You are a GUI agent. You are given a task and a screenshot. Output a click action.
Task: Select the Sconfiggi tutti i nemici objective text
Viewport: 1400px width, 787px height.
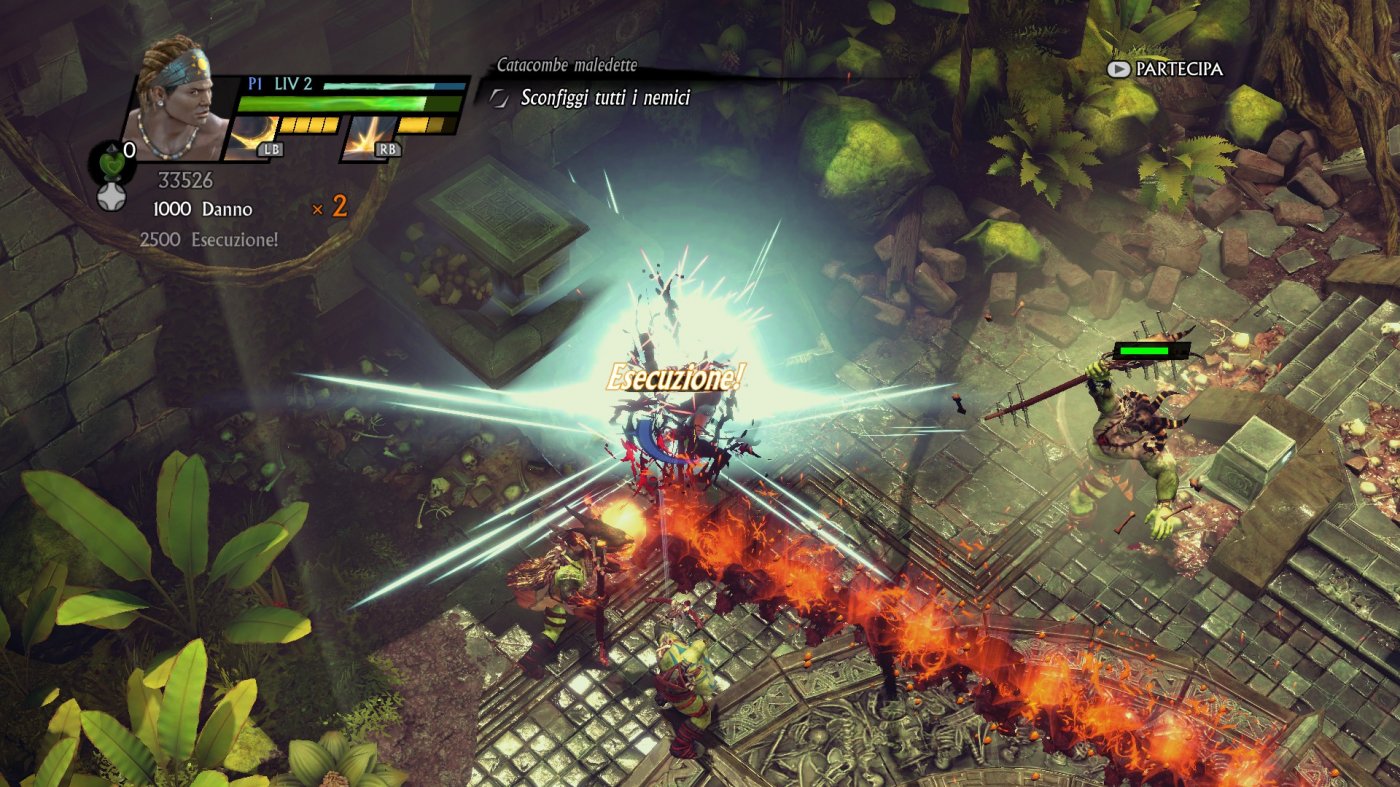click(605, 99)
